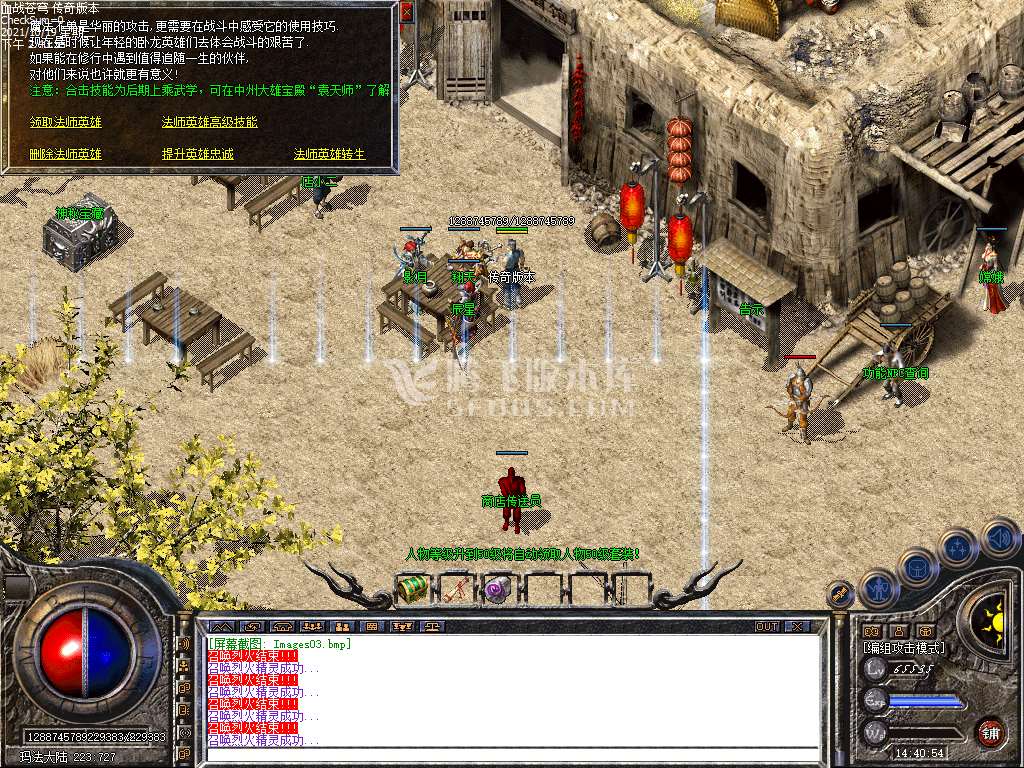This screenshot has width=1024, height=768.
Task: Open the character equipment round button
Action: (x=878, y=590)
